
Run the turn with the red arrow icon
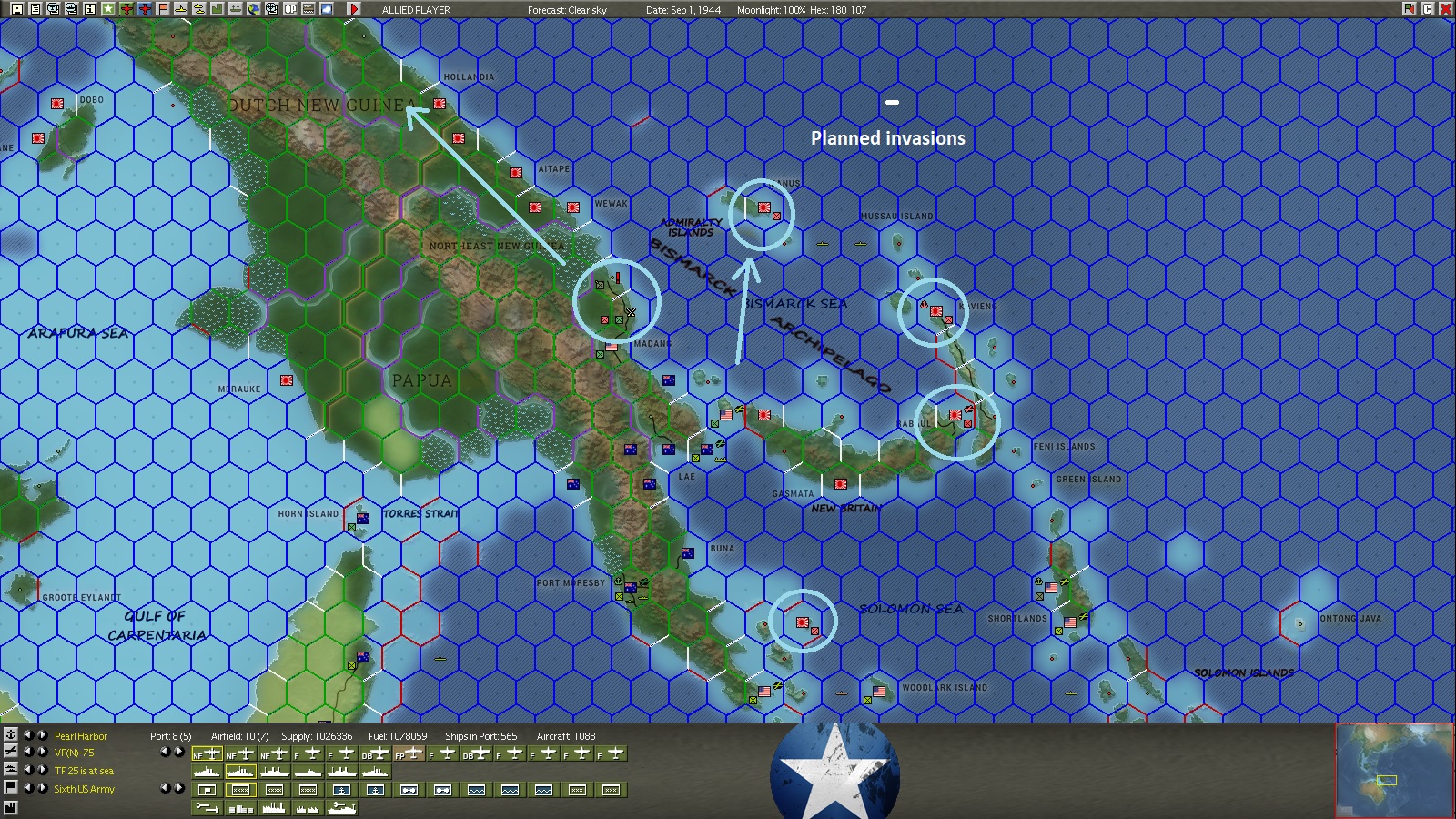355,9
